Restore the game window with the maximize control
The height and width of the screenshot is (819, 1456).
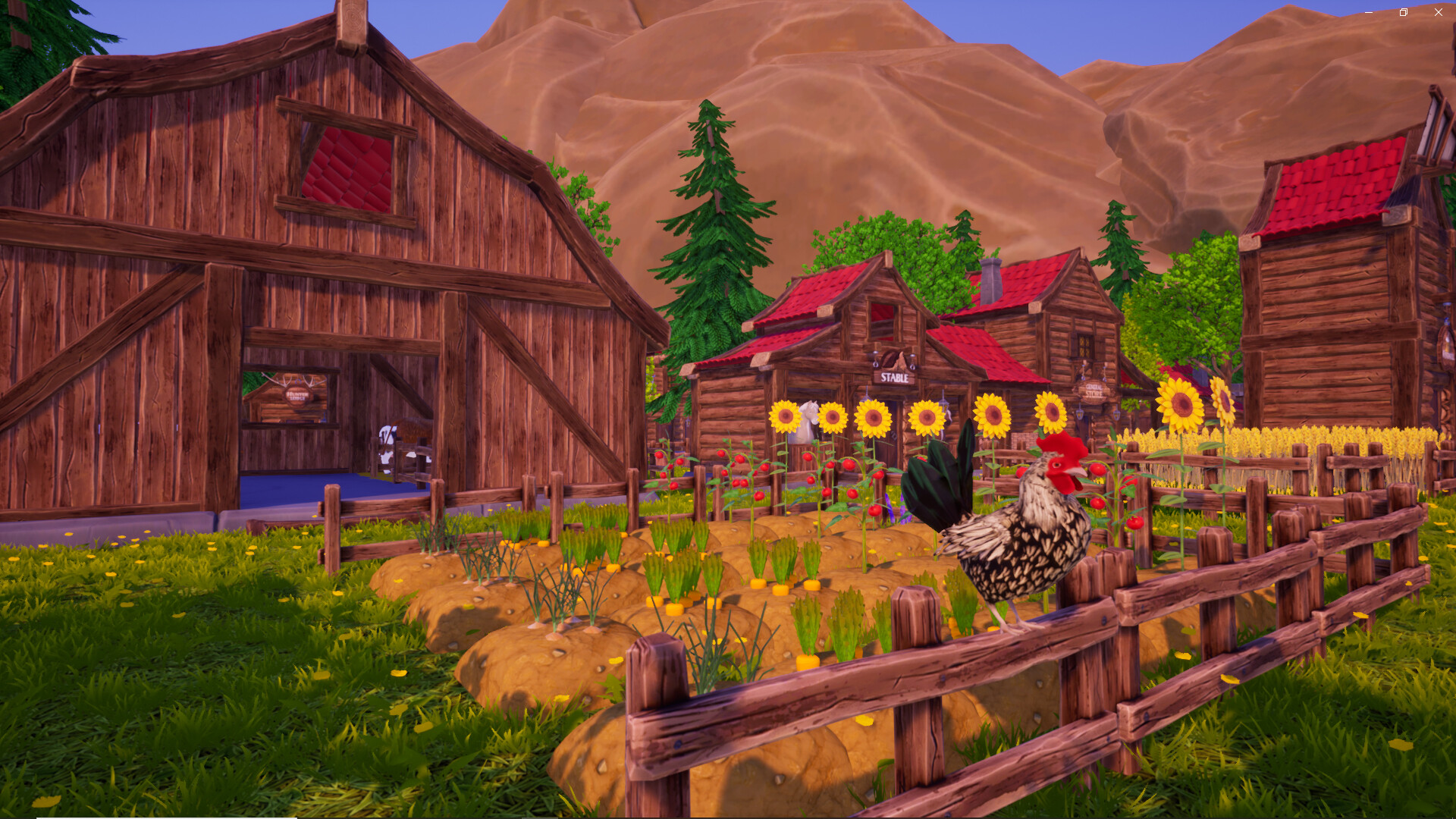(1403, 12)
